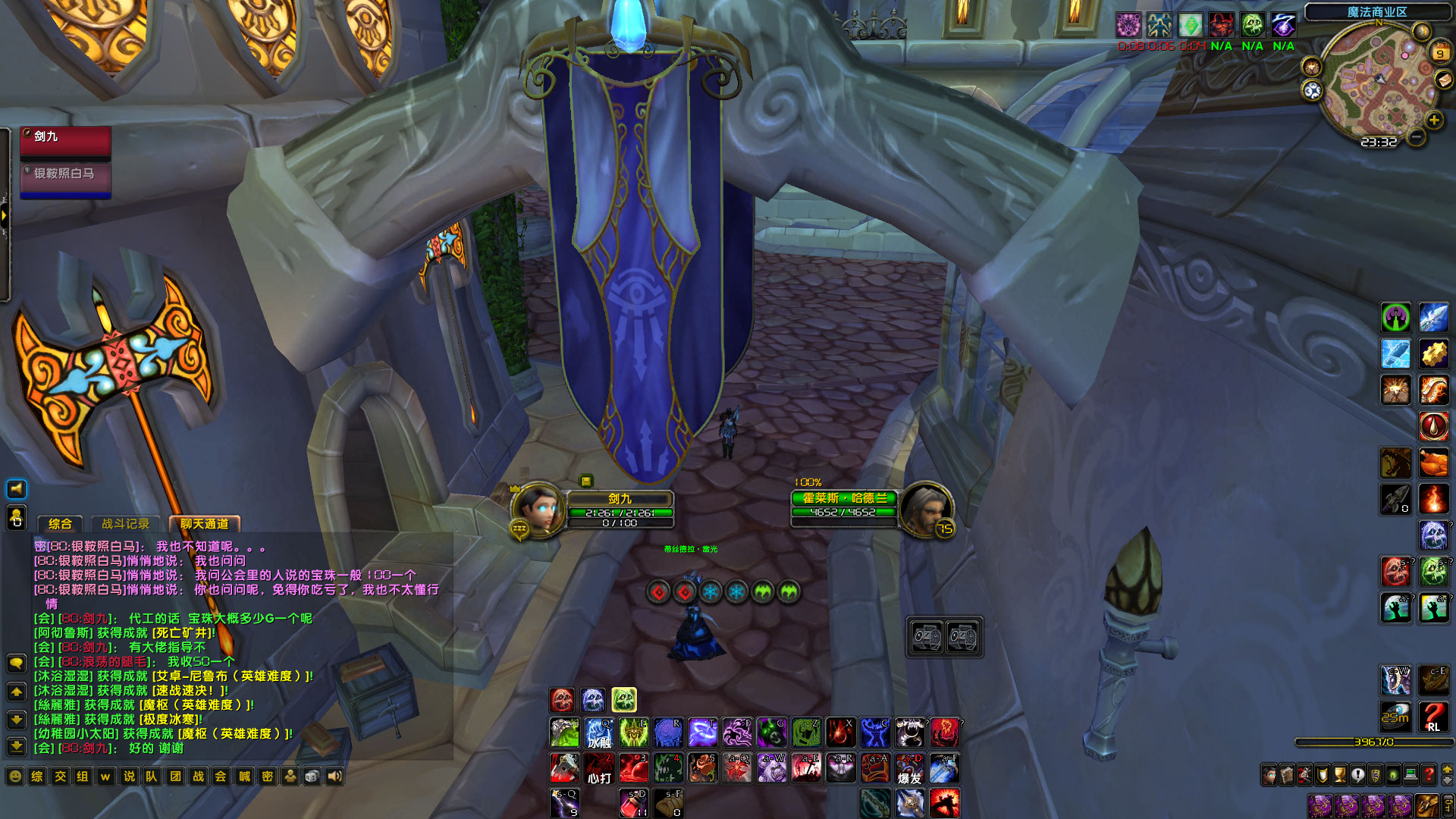Open the calendar icon on the minimap

pos(1440,52)
